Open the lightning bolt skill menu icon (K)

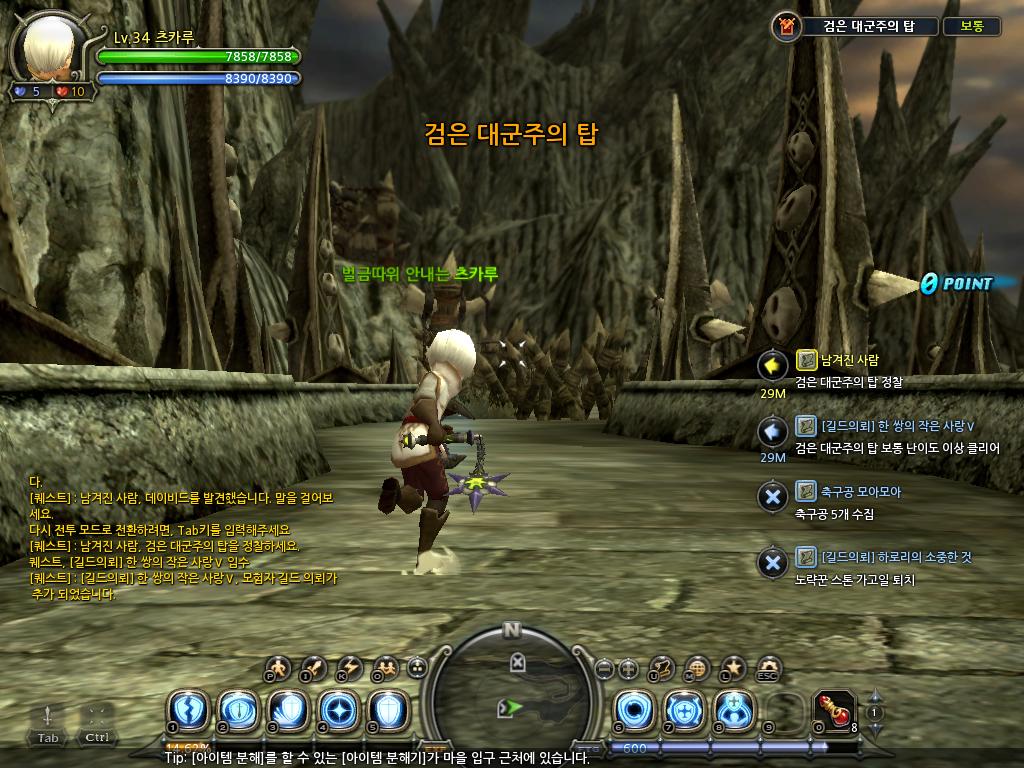click(349, 667)
